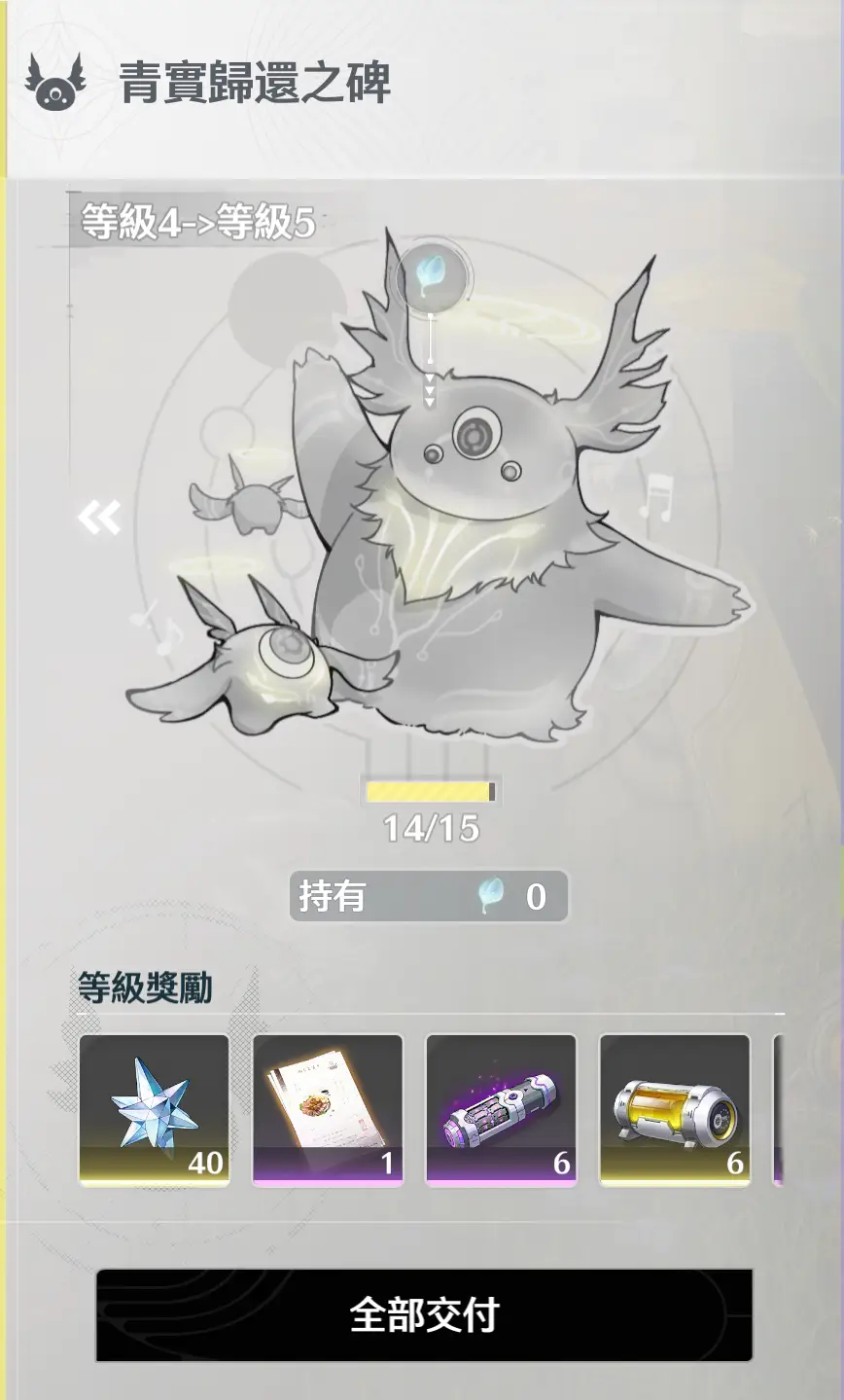The image size is (844, 1400).
Task: Inspect the purple tube reward item
Action: [501, 1110]
